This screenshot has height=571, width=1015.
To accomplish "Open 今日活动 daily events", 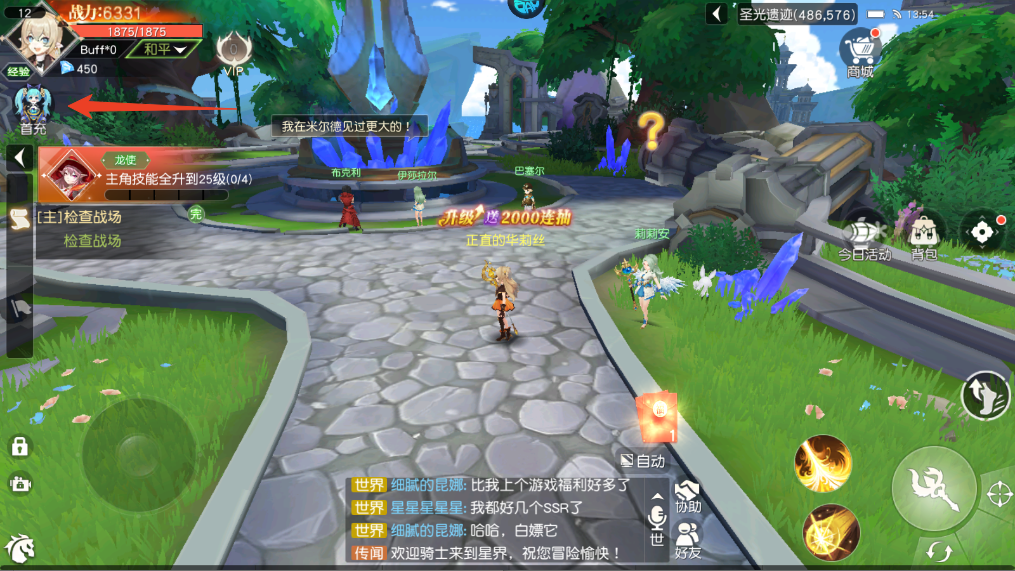I will point(864,236).
